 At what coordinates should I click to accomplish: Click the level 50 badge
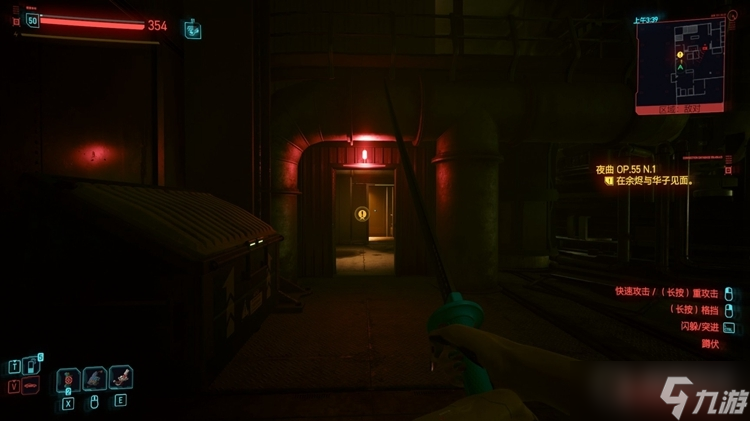tap(32, 20)
